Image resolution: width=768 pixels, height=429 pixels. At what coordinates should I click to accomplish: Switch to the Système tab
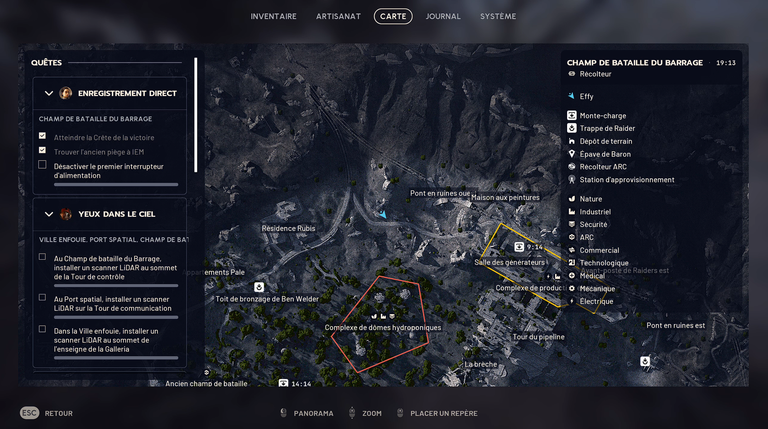coord(498,16)
